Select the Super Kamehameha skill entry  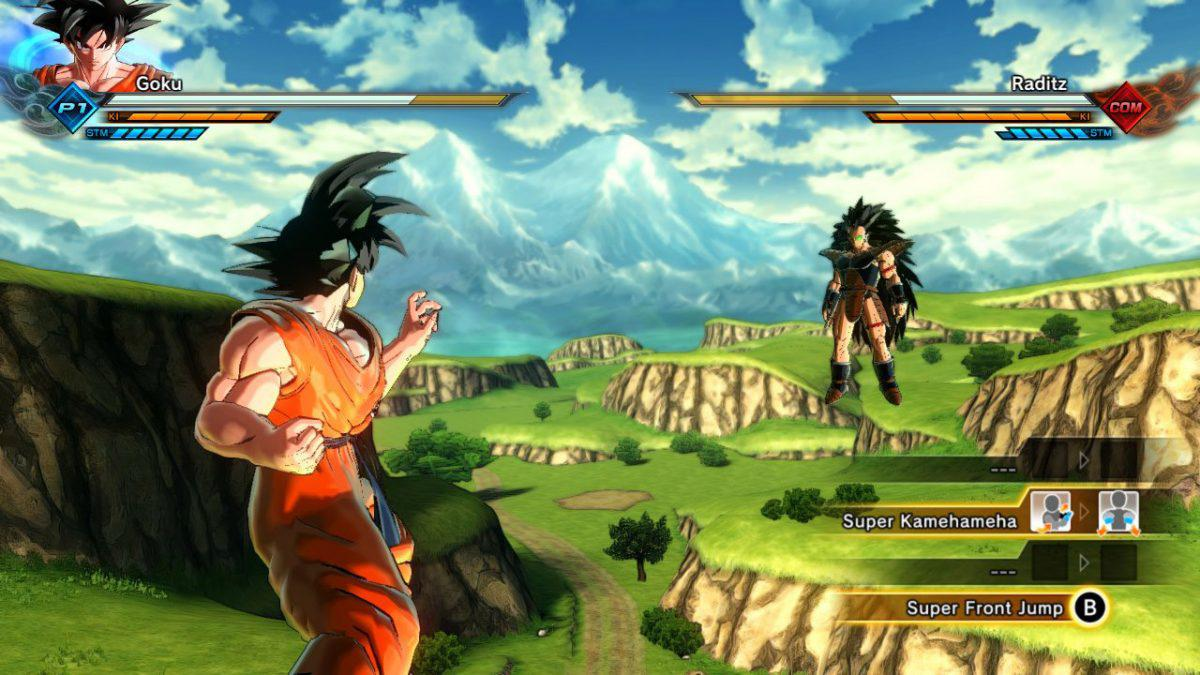pyautogui.click(x=929, y=520)
